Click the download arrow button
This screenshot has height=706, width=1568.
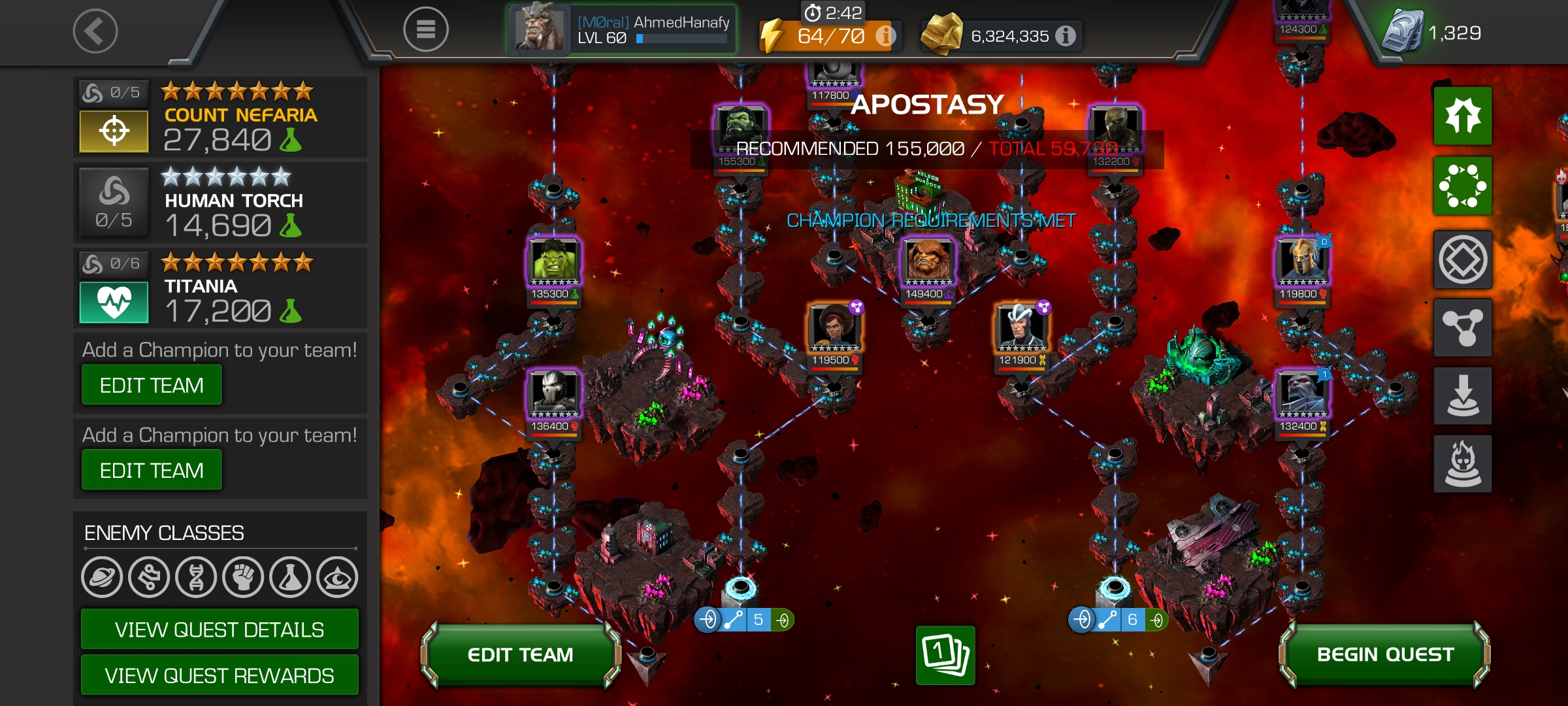tap(1463, 396)
